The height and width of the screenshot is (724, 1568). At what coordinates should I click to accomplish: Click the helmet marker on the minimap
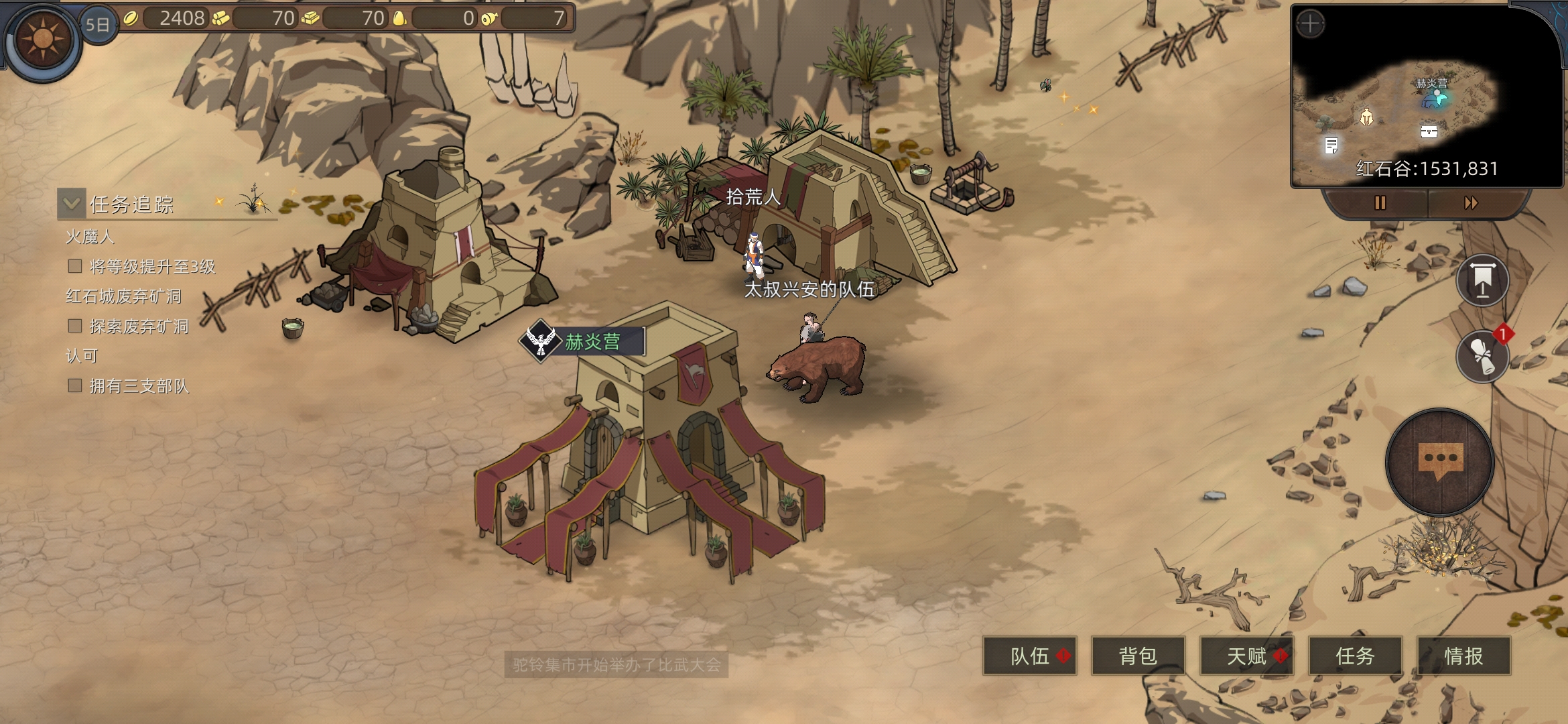pos(1366,117)
